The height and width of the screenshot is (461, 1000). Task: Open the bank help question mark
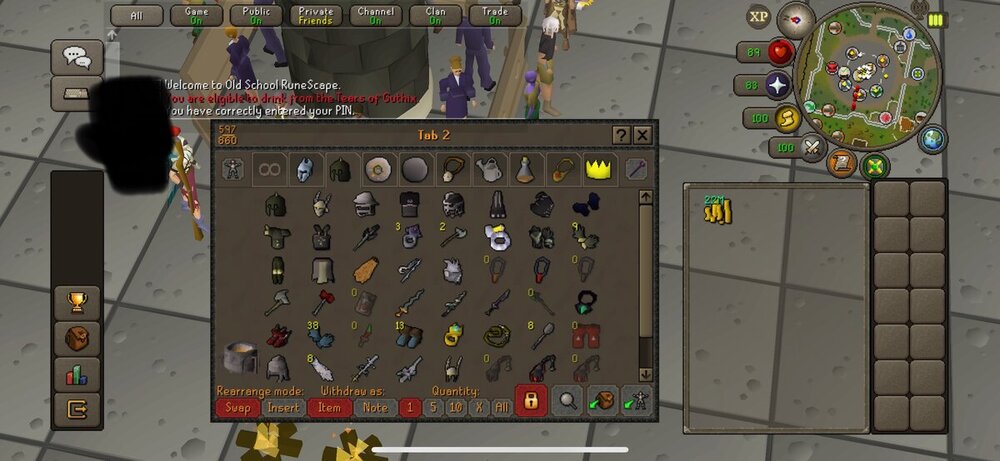621,135
